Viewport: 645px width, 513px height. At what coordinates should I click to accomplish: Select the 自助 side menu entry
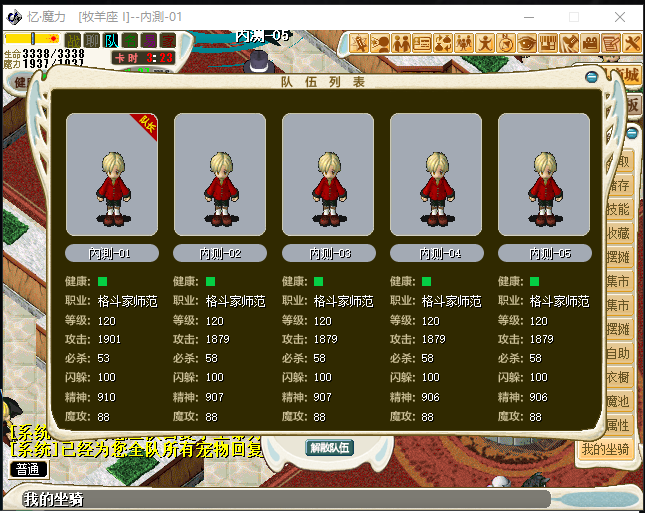tap(618, 353)
